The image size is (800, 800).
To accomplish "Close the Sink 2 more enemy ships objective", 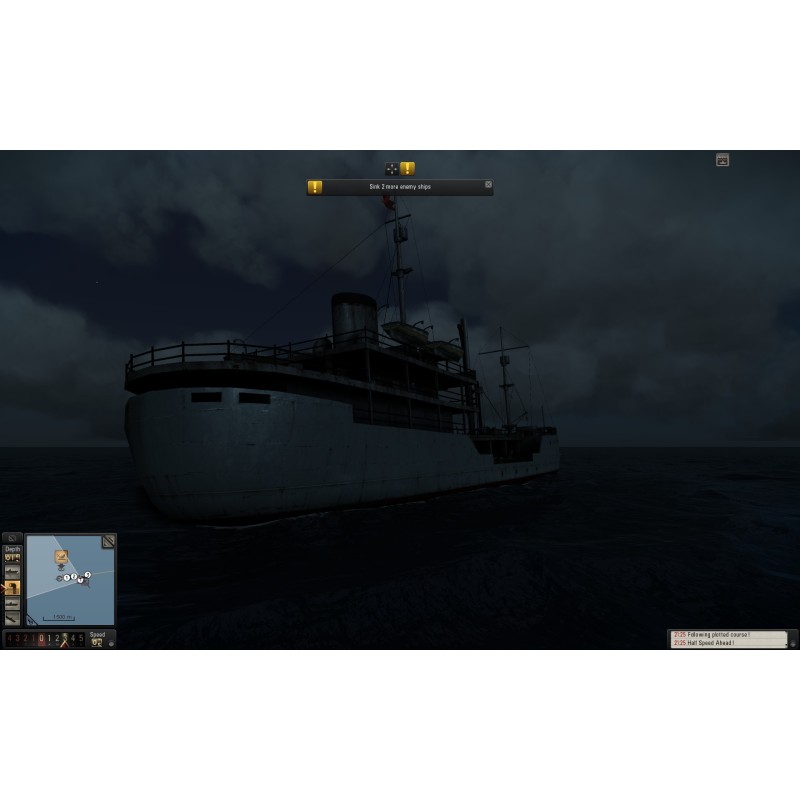I will tap(488, 184).
